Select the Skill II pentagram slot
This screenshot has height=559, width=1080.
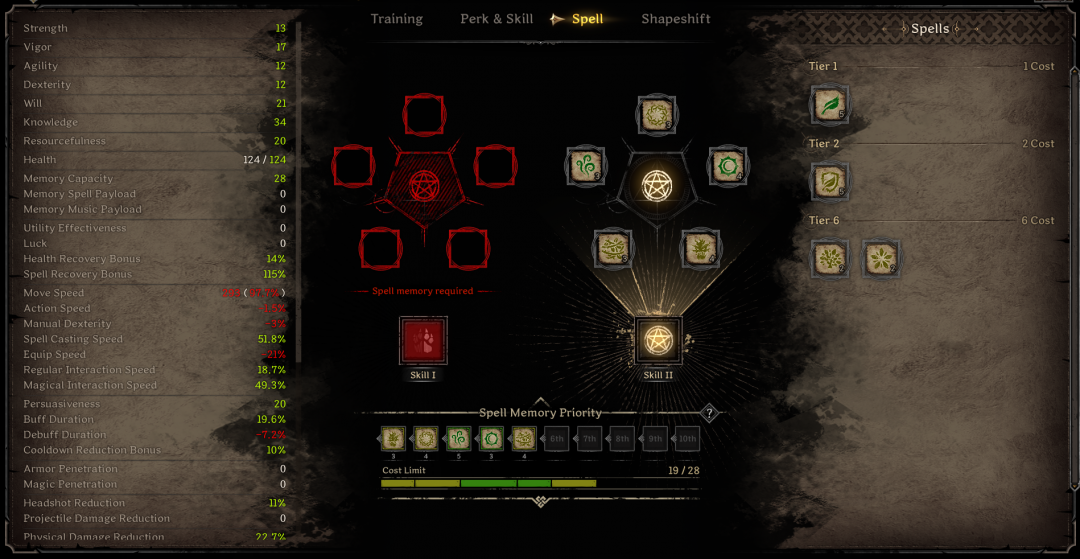tap(658, 340)
